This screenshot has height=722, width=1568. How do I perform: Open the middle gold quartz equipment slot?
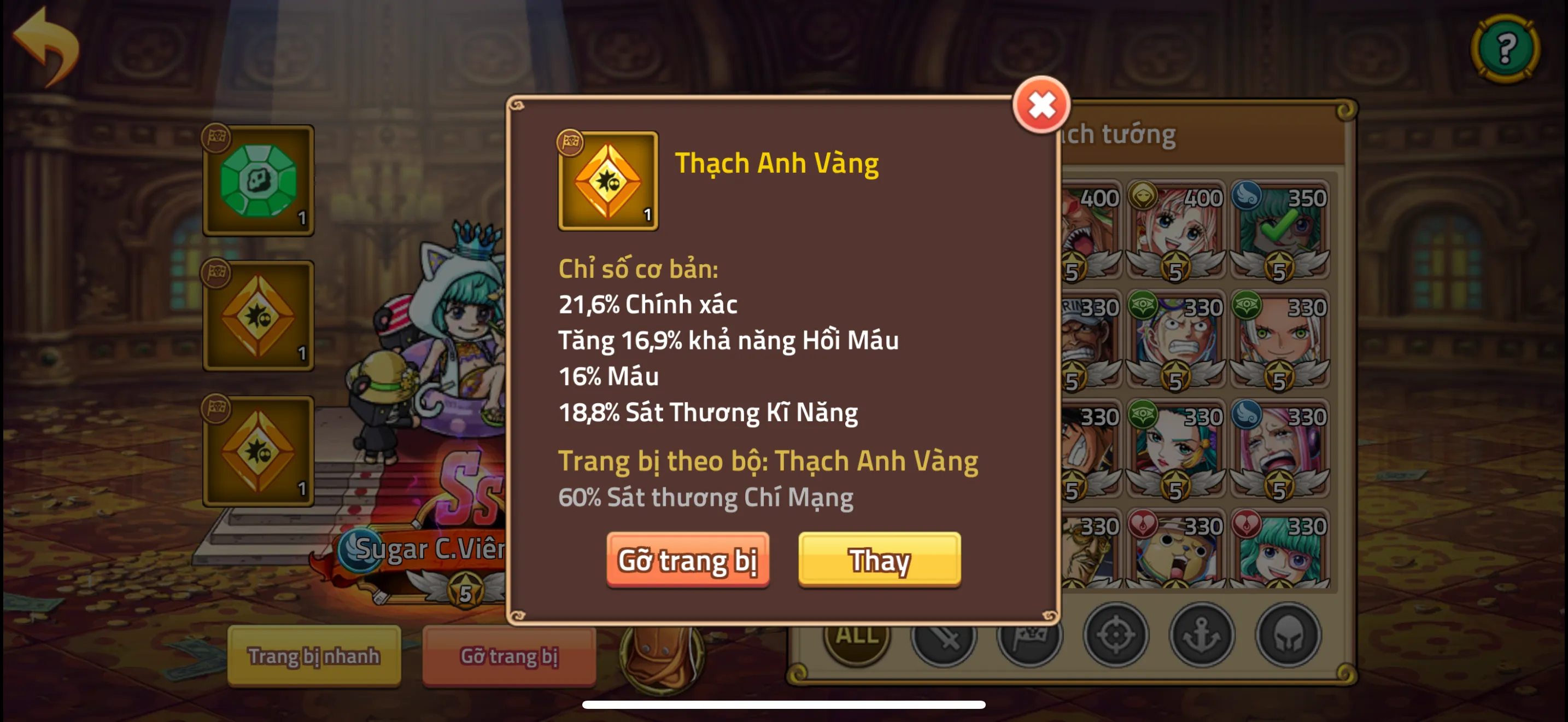coord(258,316)
